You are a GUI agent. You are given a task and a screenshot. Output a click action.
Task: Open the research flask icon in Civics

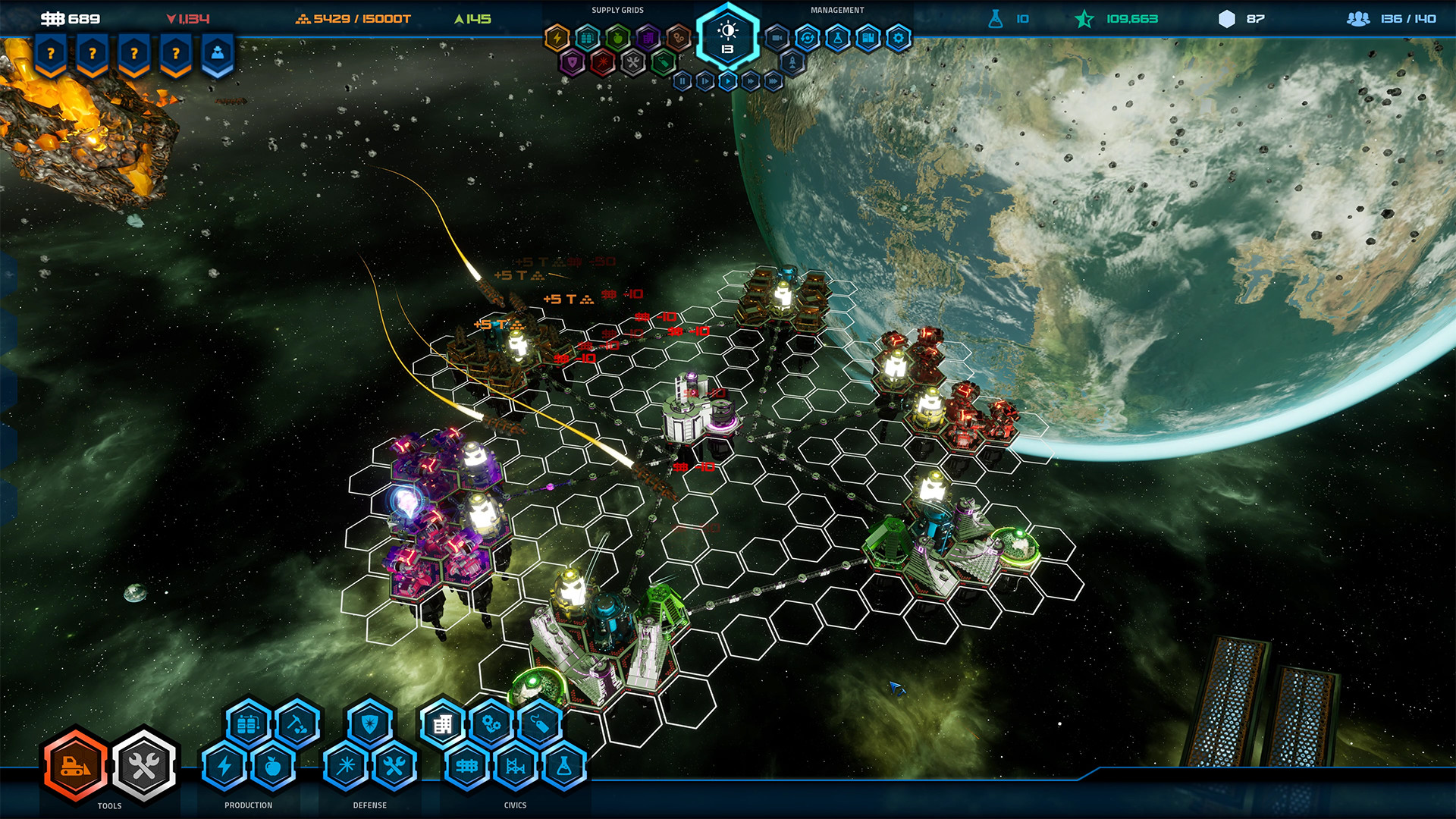[566, 767]
